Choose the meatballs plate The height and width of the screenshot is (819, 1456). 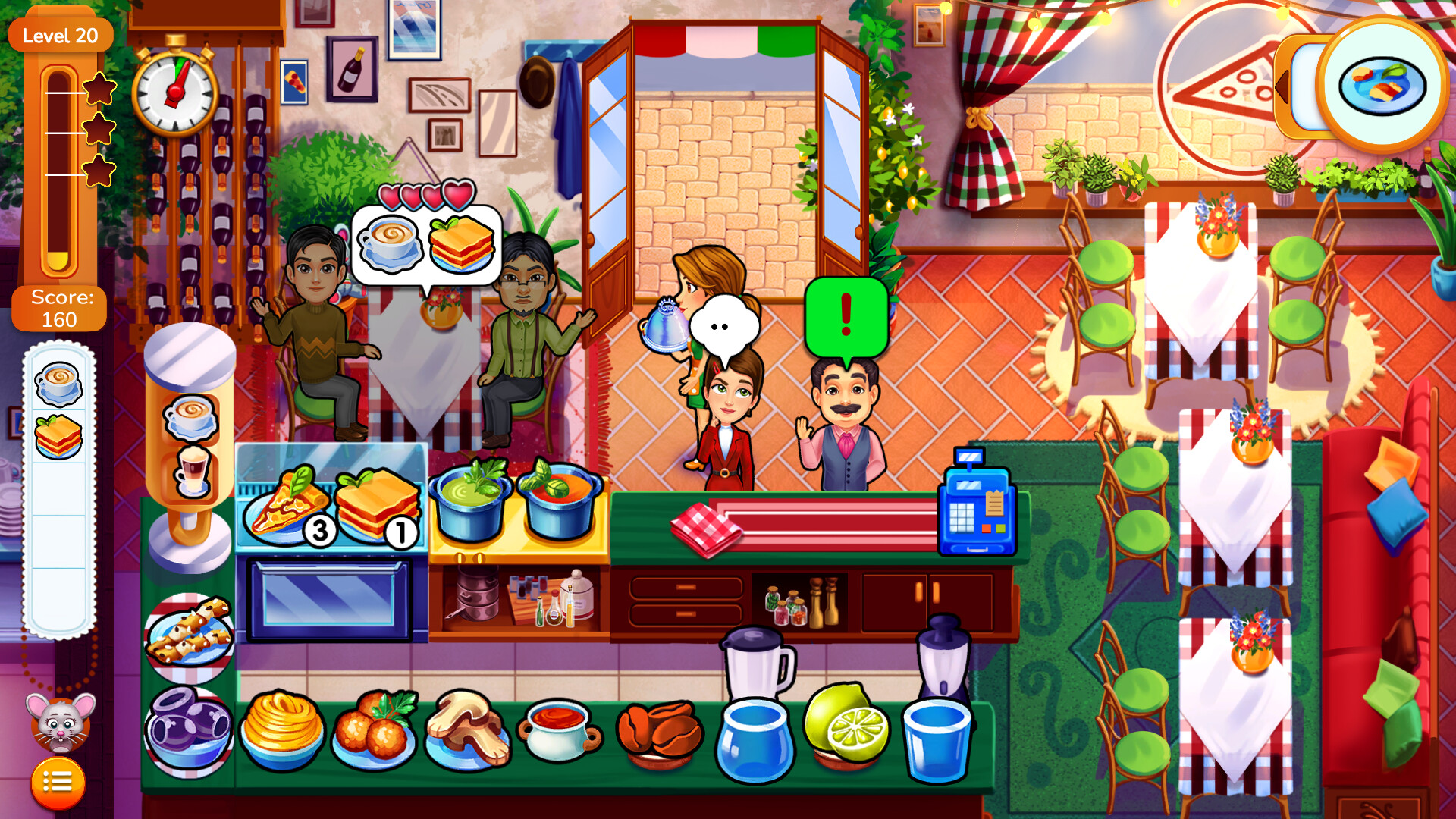coord(375,728)
